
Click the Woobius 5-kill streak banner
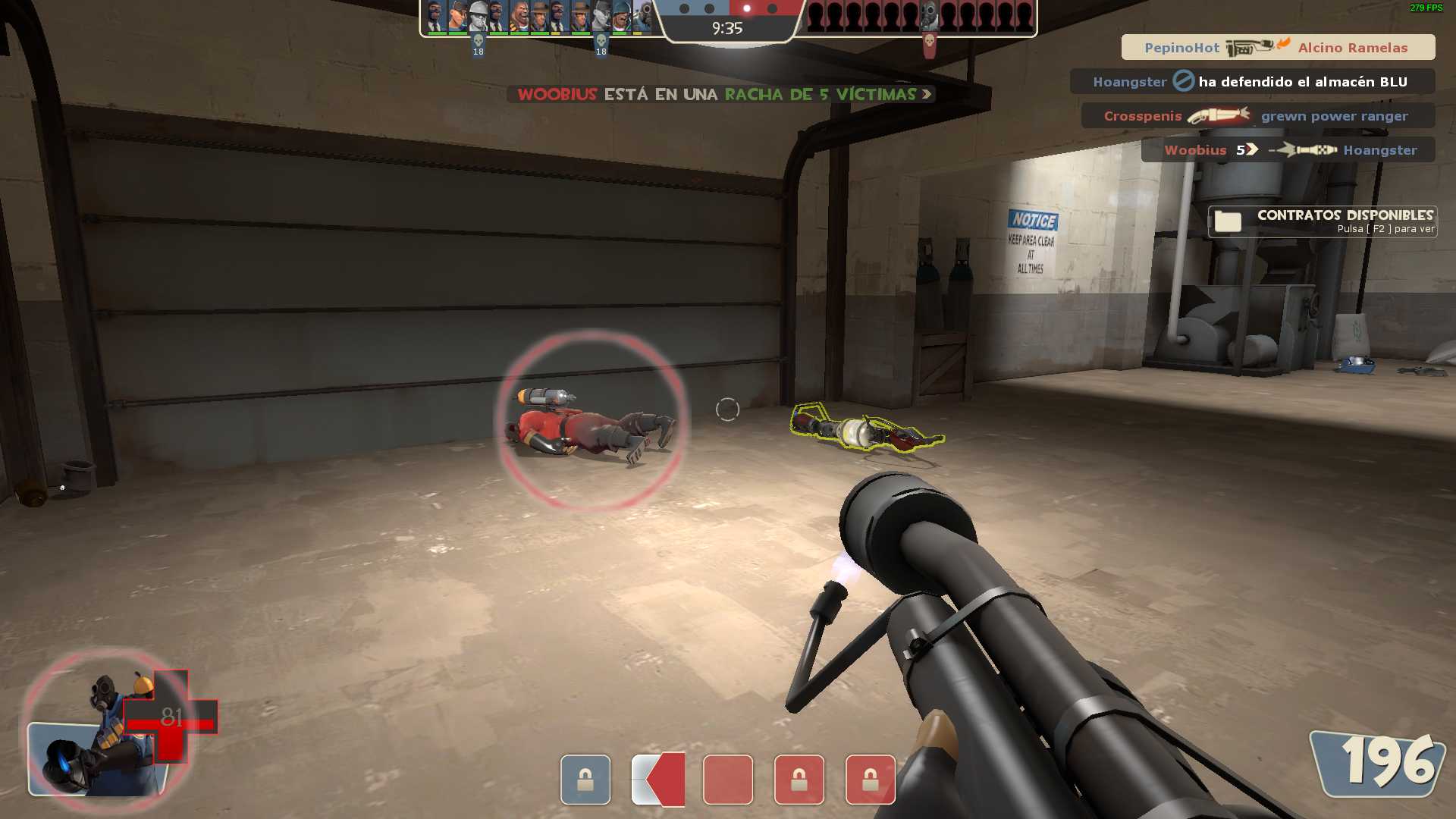tap(721, 94)
